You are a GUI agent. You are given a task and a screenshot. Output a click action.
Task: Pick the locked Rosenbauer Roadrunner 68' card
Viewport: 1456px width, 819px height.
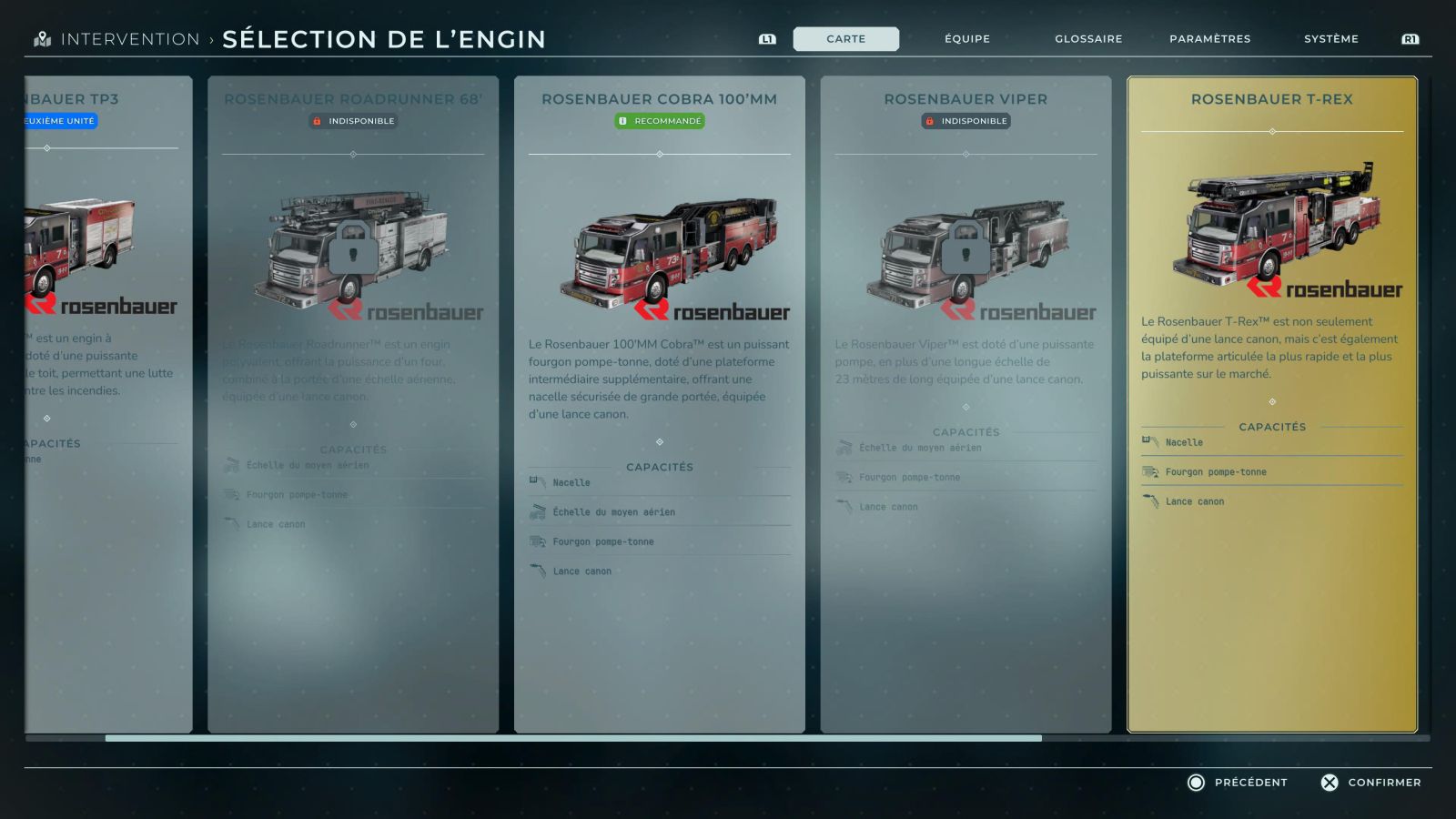point(353,404)
